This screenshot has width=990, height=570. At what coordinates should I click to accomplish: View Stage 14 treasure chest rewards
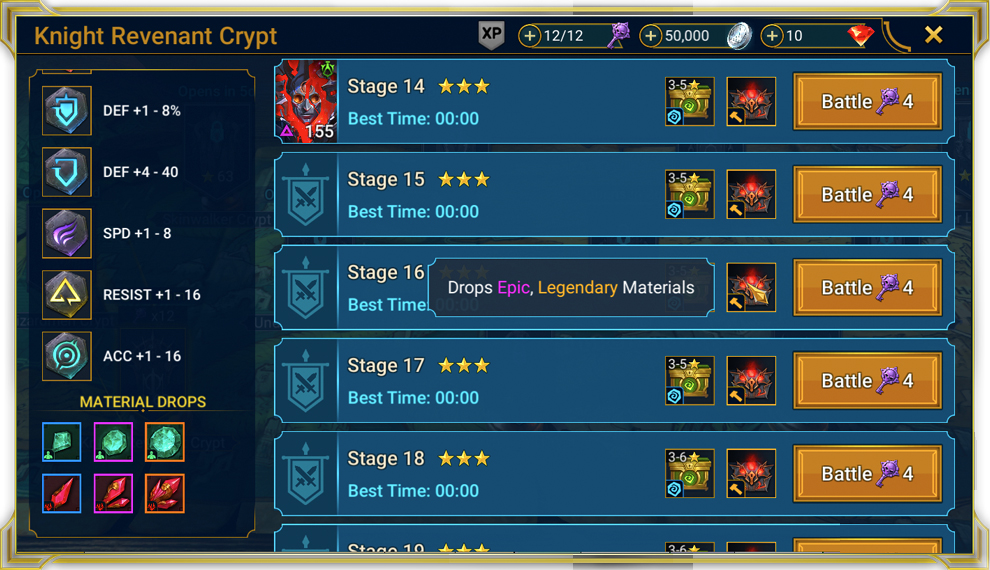coord(690,101)
